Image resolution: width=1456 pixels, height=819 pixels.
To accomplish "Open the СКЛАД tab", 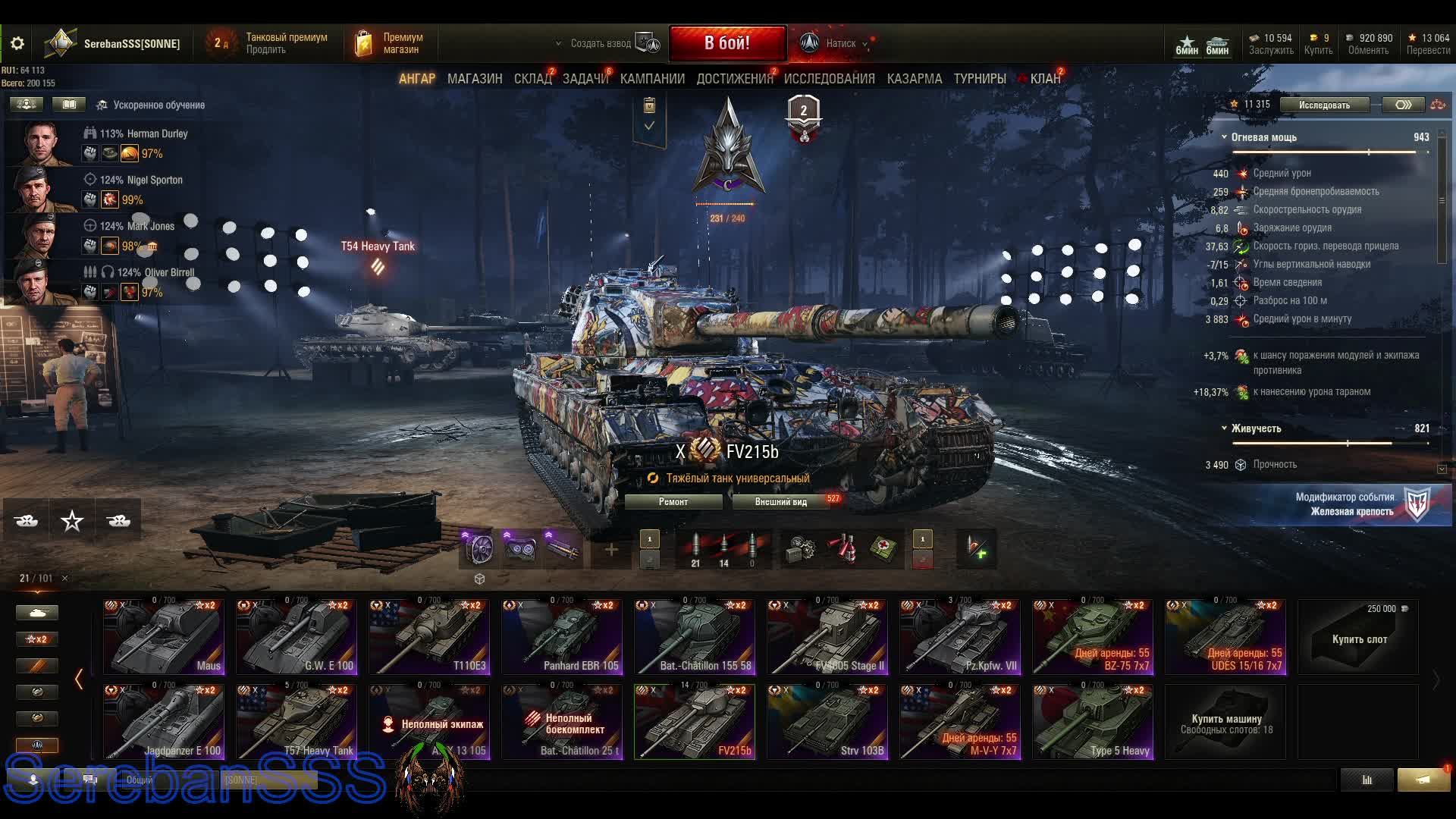I will click(x=532, y=79).
